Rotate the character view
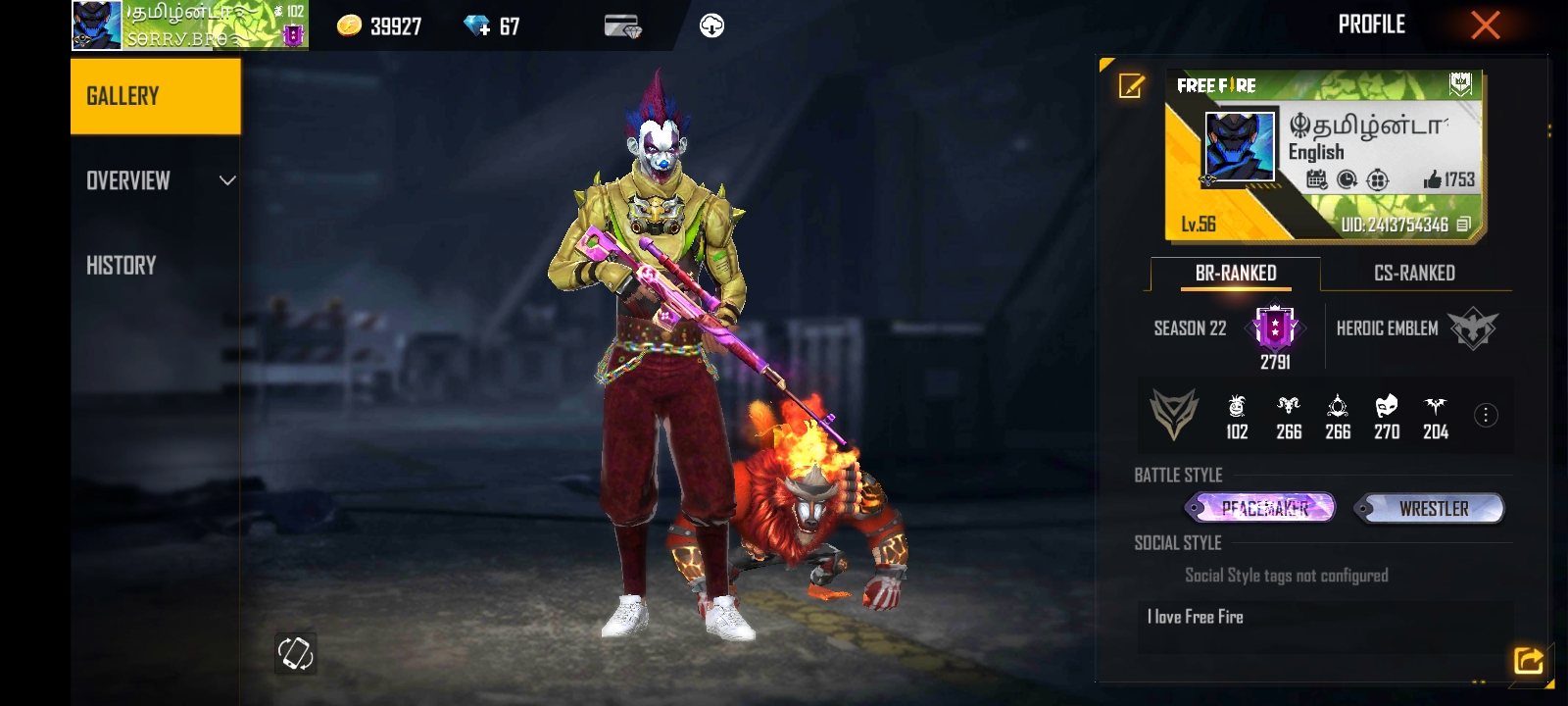 click(x=295, y=653)
